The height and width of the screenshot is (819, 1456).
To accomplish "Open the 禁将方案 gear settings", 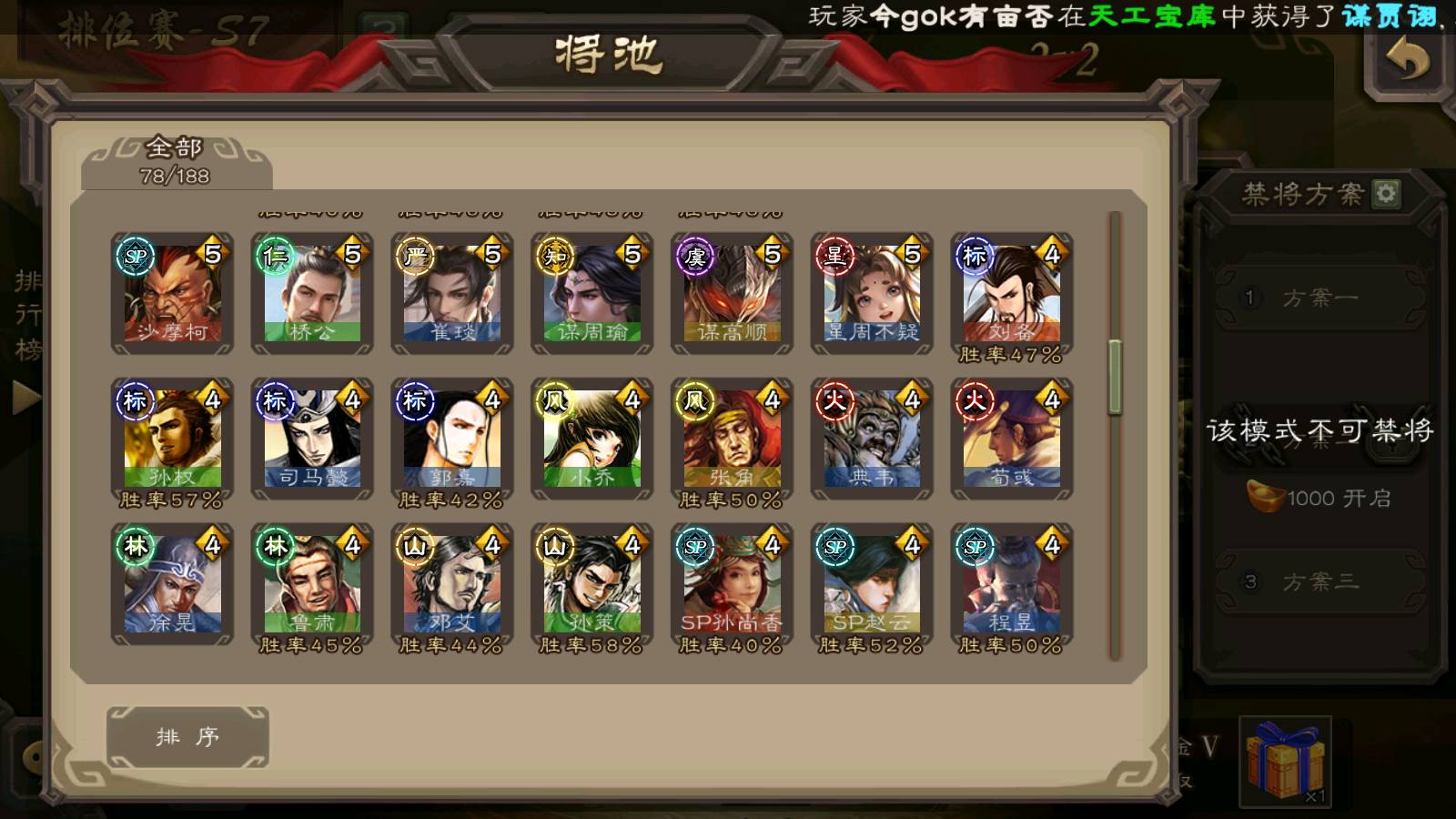I will 1386,193.
